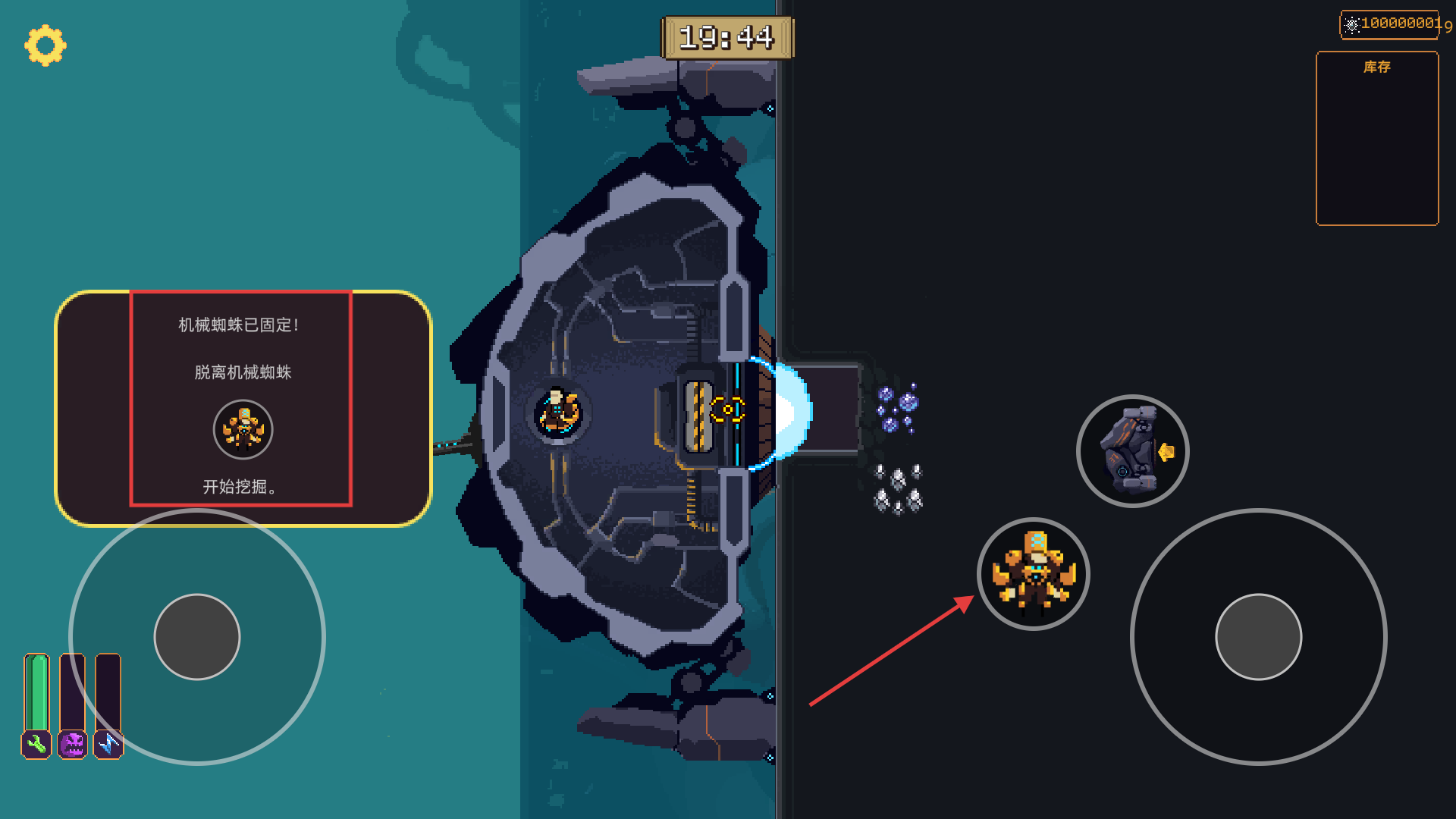Open the 库存 inventory panel
The height and width of the screenshot is (819, 1456).
(1377, 138)
